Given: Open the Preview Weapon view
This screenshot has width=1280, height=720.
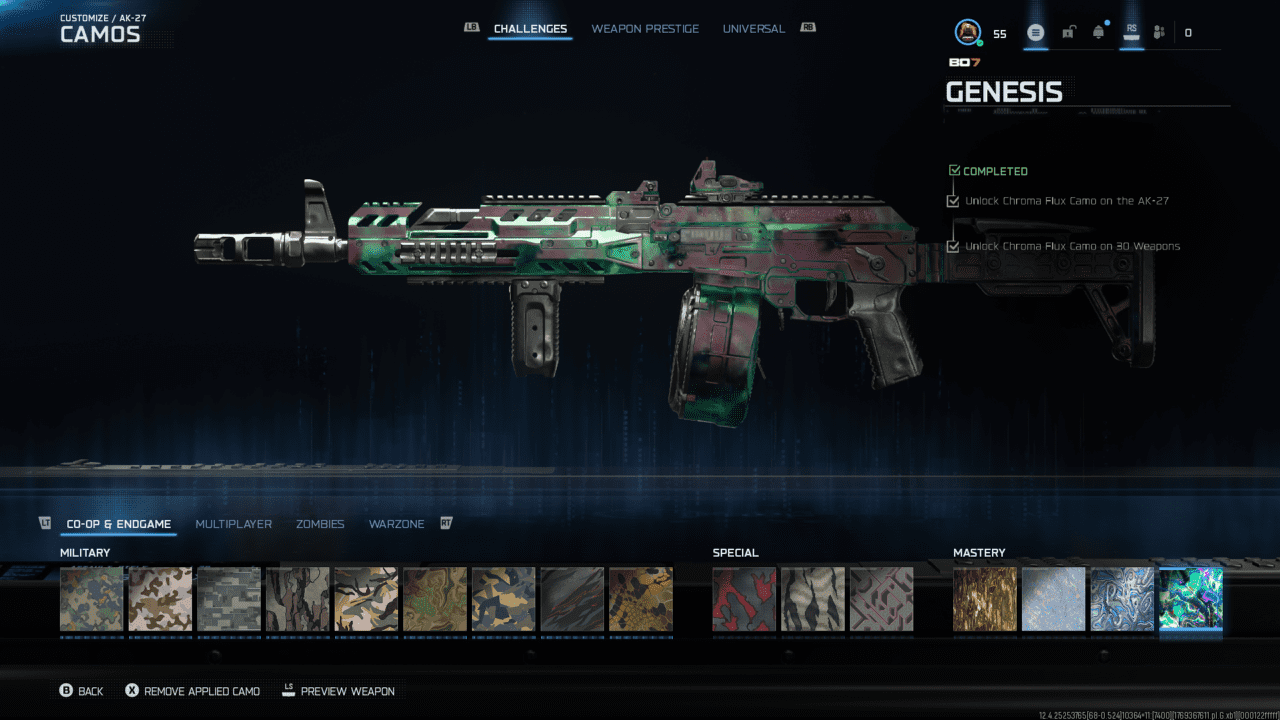Looking at the screenshot, I should (338, 691).
